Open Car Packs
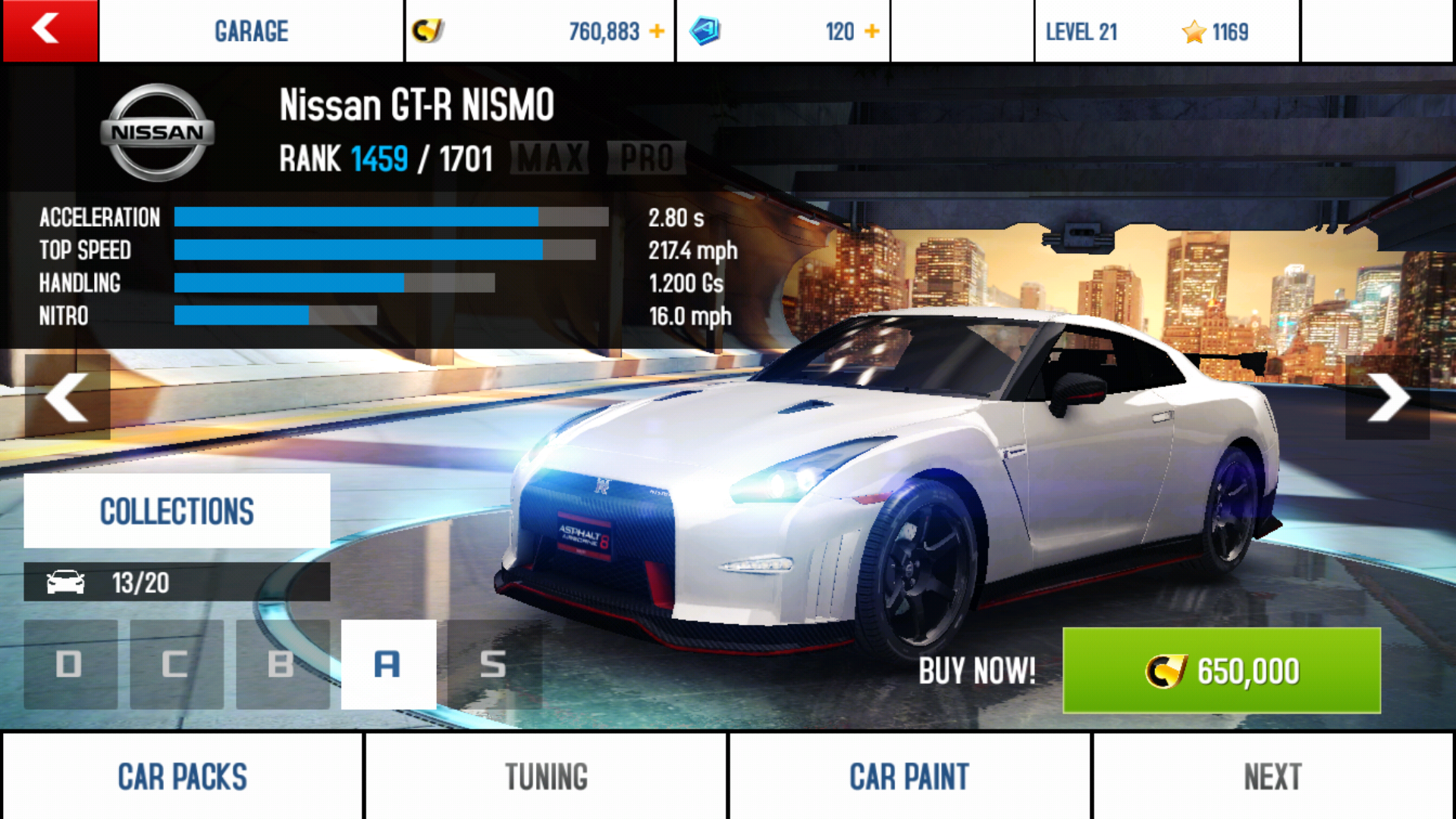 pos(182,777)
